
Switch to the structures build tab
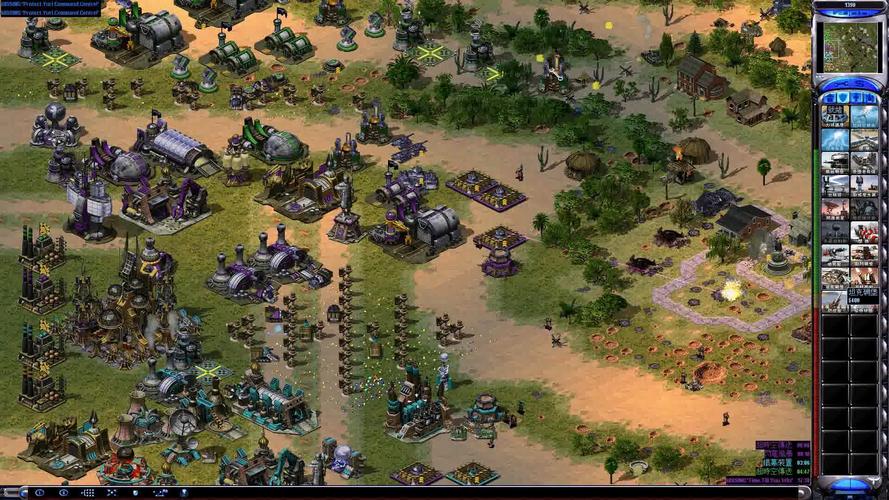[830, 96]
